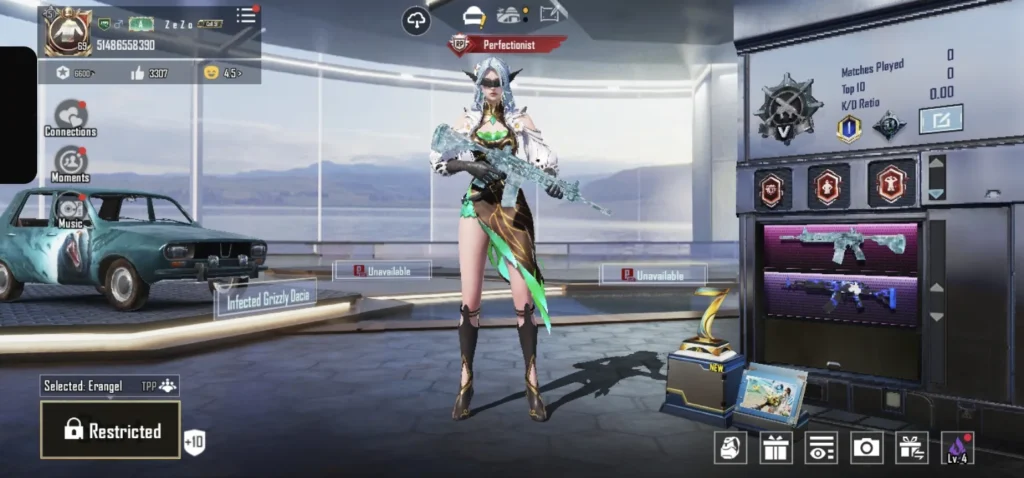This screenshot has height=478, width=1024.
Task: Click the edit stats pencil button
Action: [x=940, y=119]
